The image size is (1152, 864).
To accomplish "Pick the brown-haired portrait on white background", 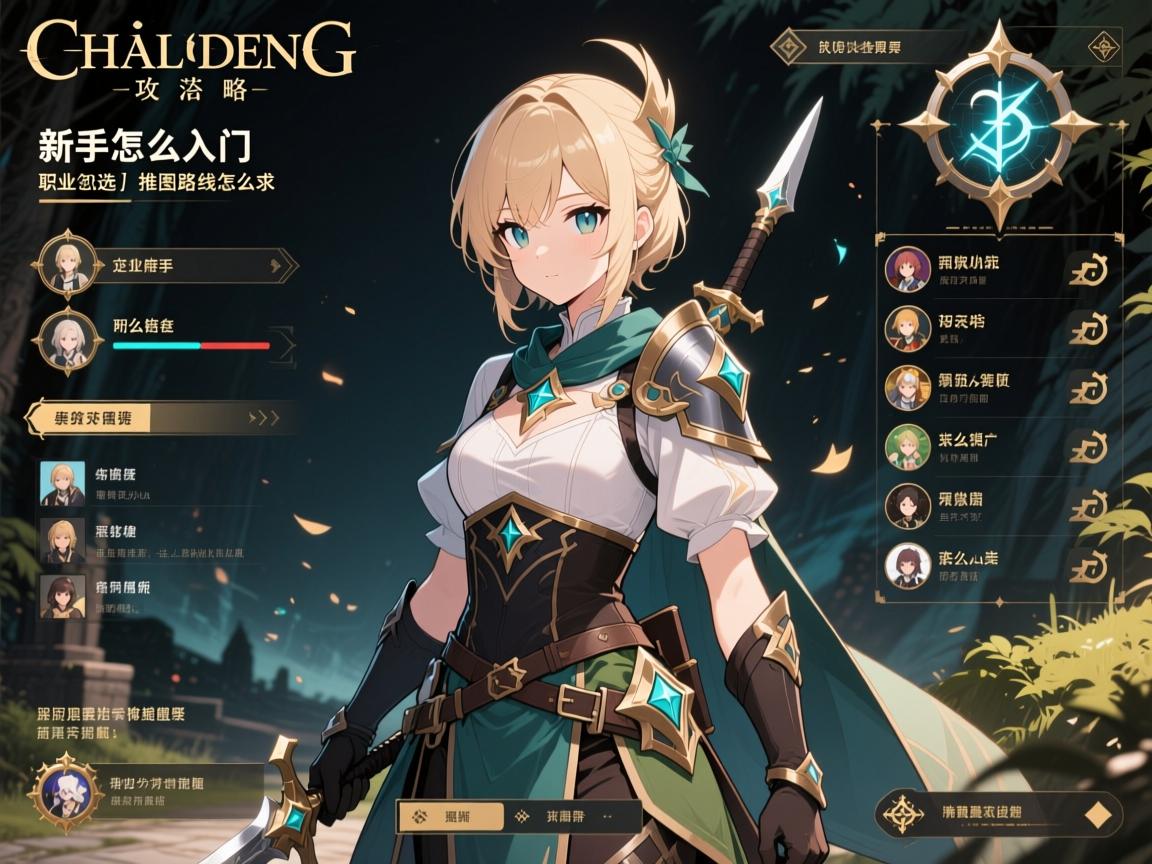I will tap(908, 565).
